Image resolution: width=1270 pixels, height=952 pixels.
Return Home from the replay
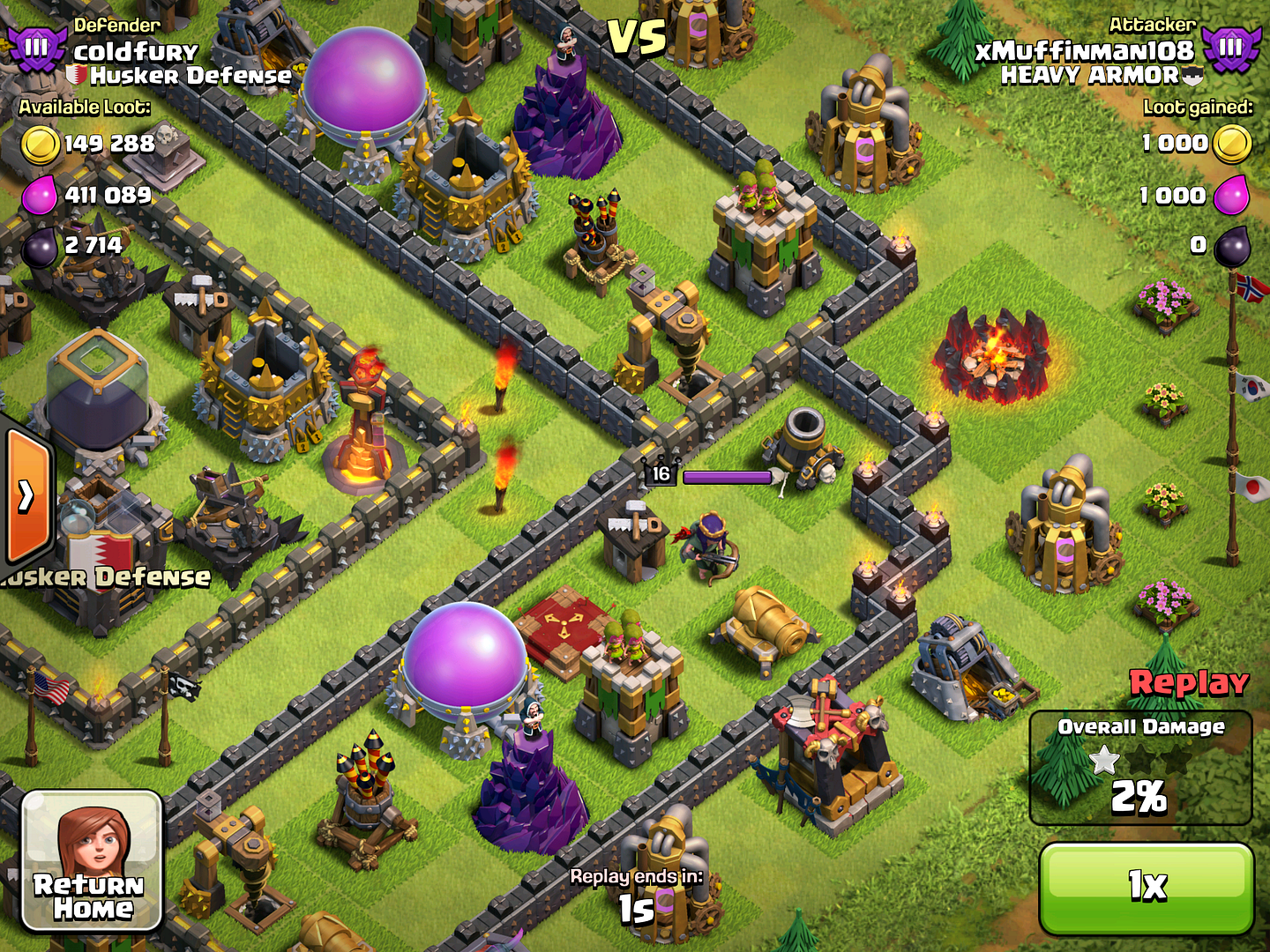(x=92, y=860)
